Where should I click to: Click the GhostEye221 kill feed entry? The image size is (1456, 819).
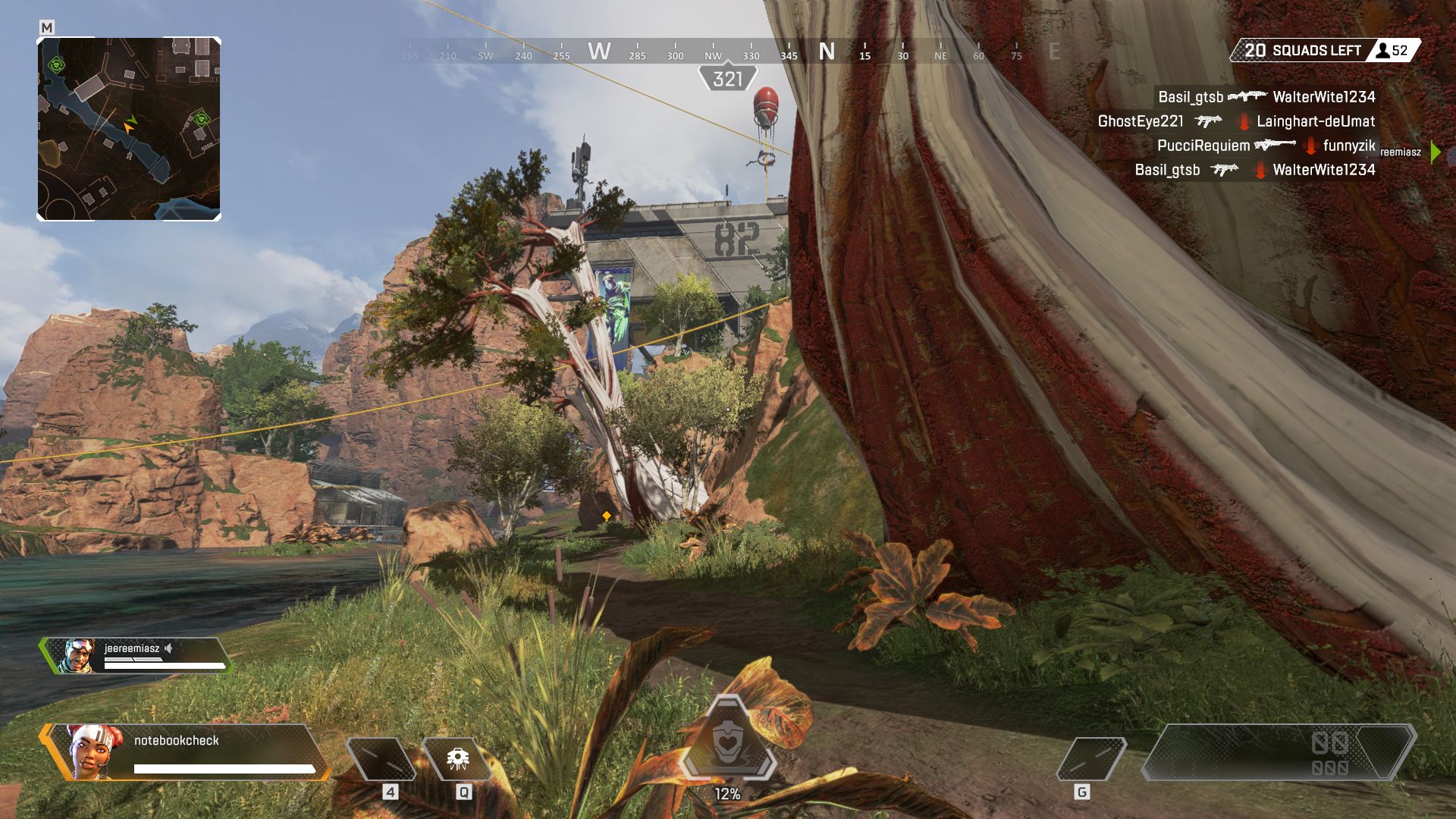1236,121
